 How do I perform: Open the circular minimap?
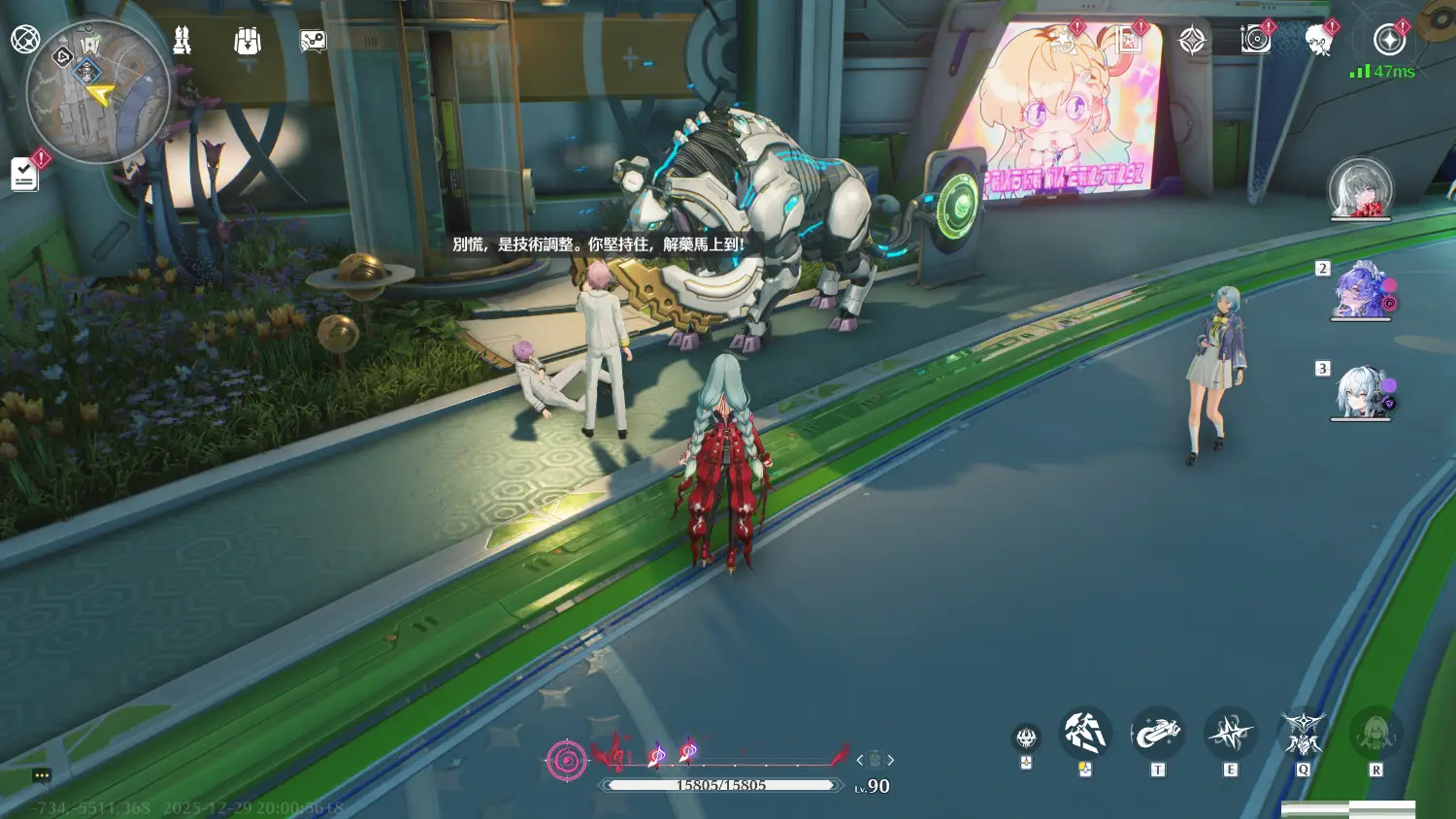click(x=97, y=92)
